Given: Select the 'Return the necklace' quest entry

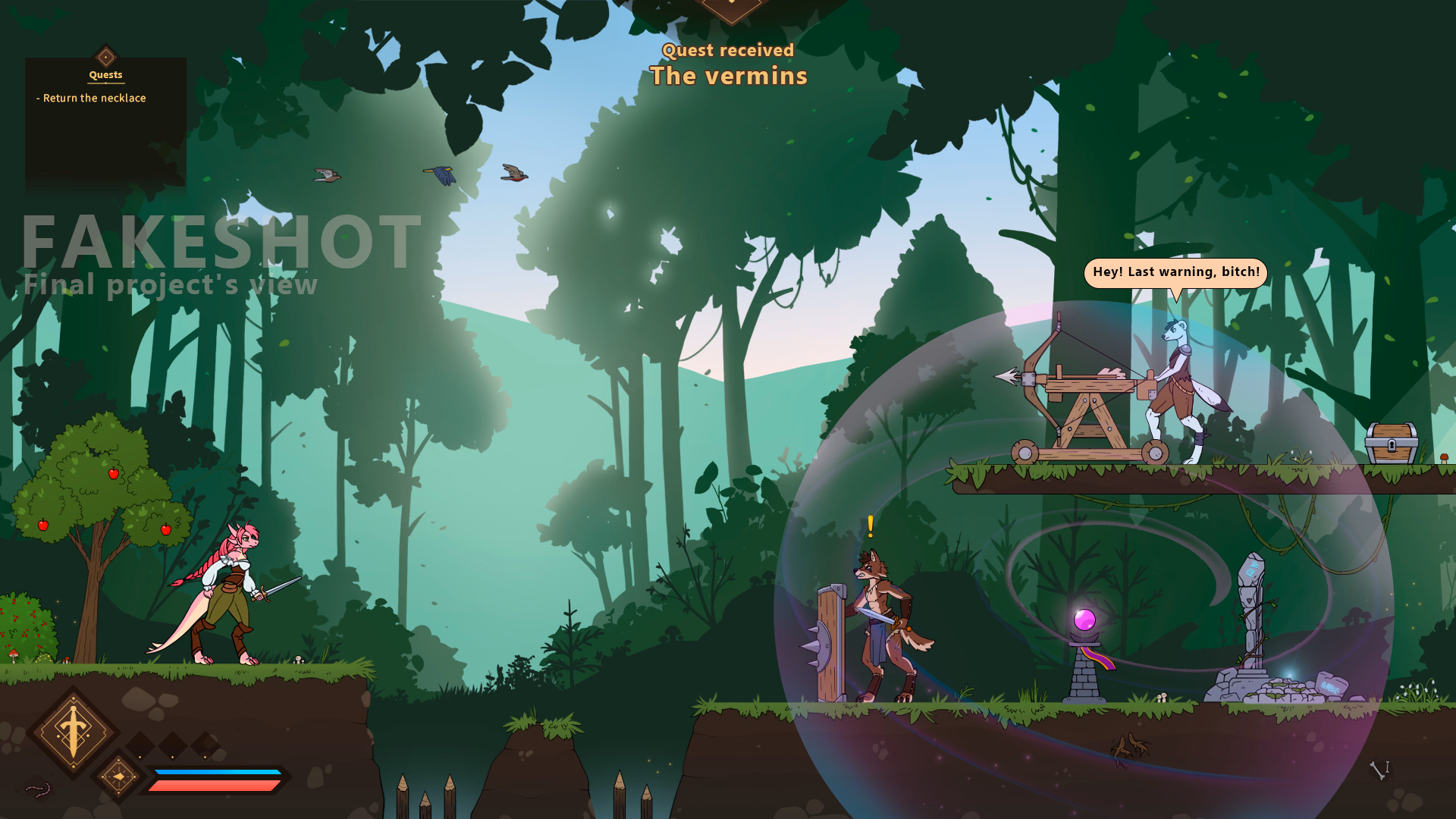Looking at the screenshot, I should pos(94,99).
